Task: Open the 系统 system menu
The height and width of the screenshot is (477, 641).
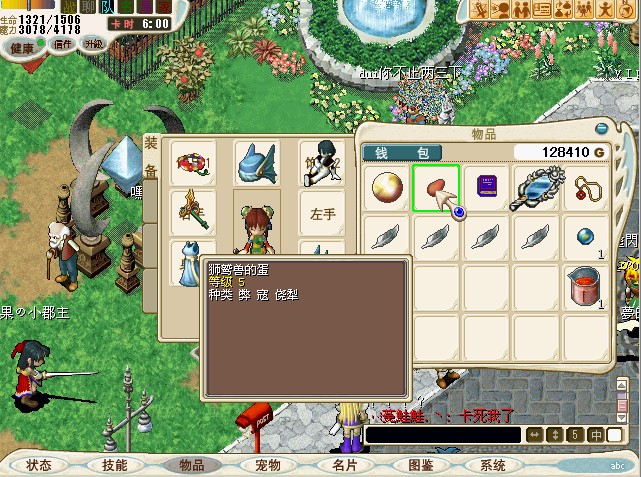Action: (x=493, y=465)
